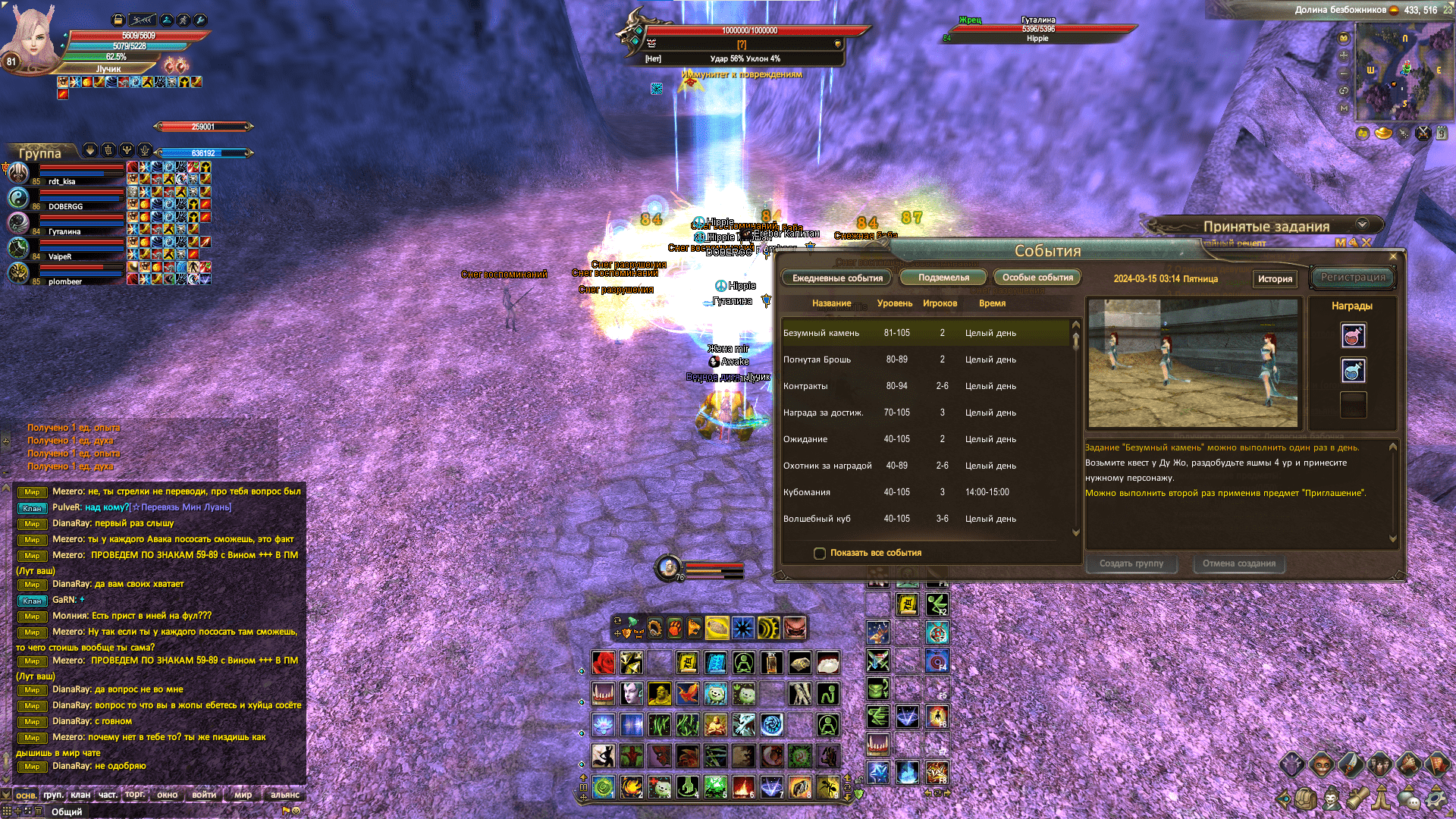This screenshot has width=1456, height=819.
Task: Click the red potion reward swatch in Награды
Action: tap(1353, 336)
